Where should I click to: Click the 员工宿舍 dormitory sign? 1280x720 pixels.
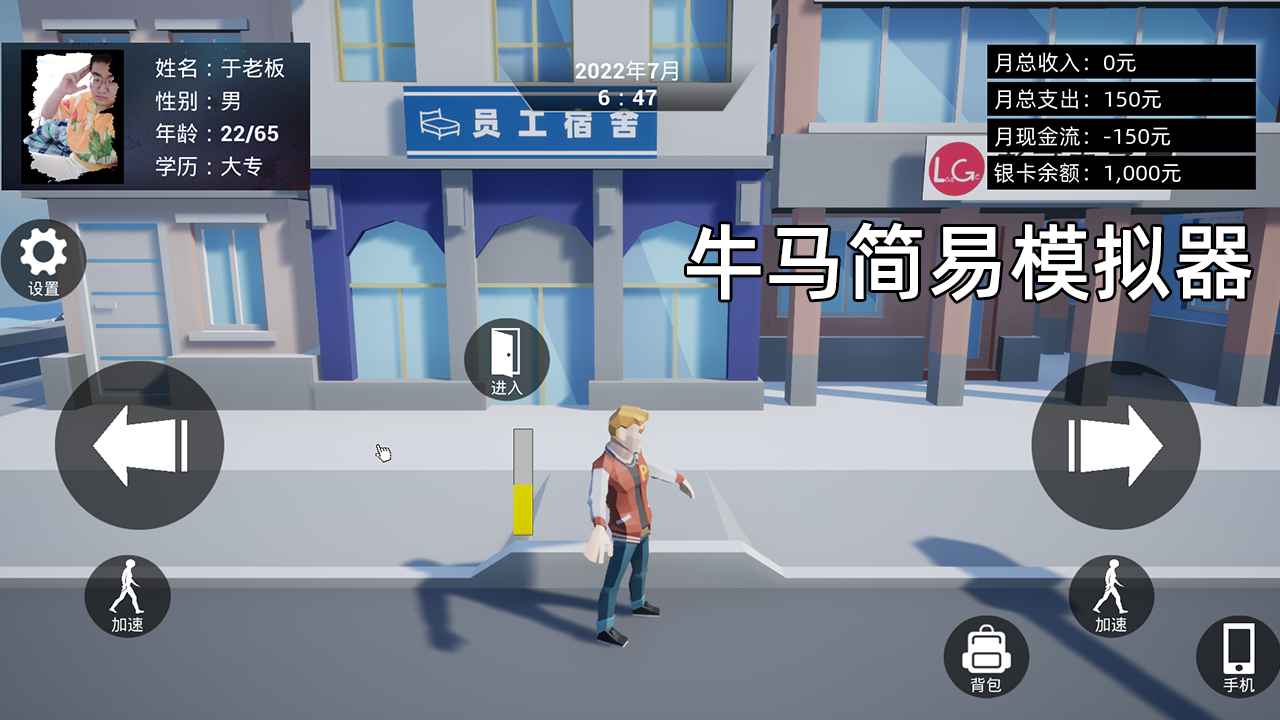point(530,125)
